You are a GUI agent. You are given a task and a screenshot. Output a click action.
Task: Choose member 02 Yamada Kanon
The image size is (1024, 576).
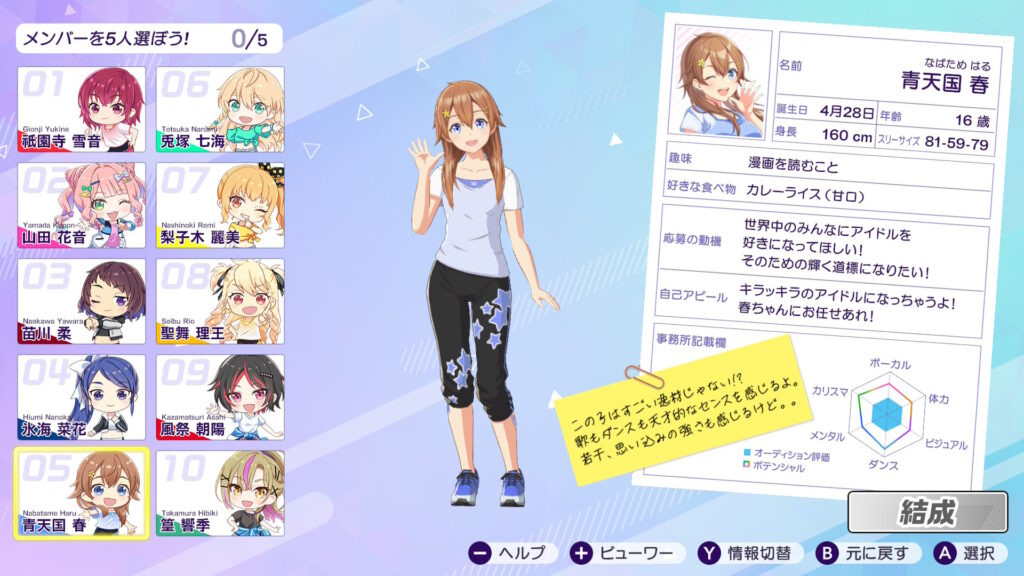coord(81,205)
